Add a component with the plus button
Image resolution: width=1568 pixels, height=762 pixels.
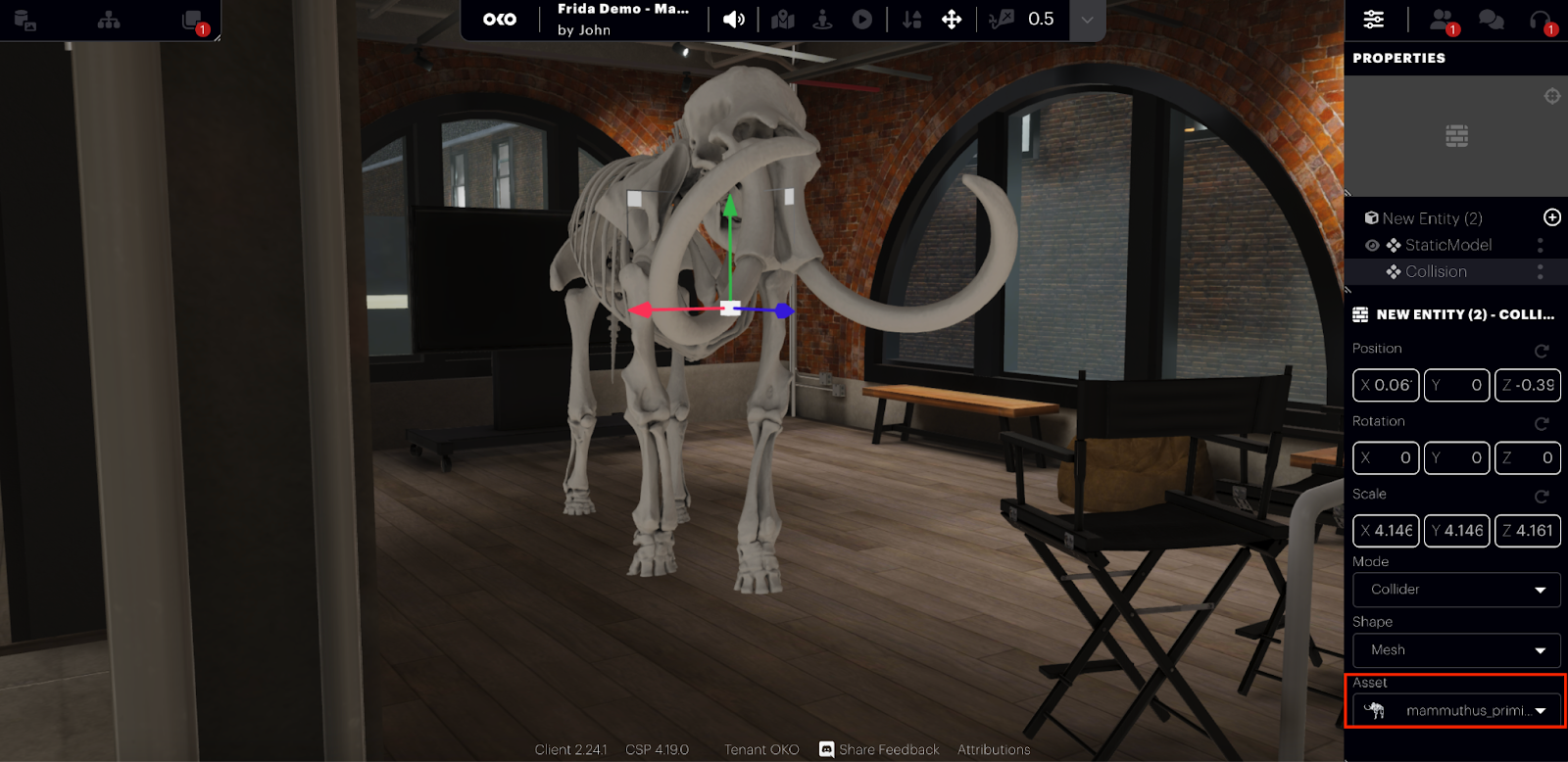1552,217
